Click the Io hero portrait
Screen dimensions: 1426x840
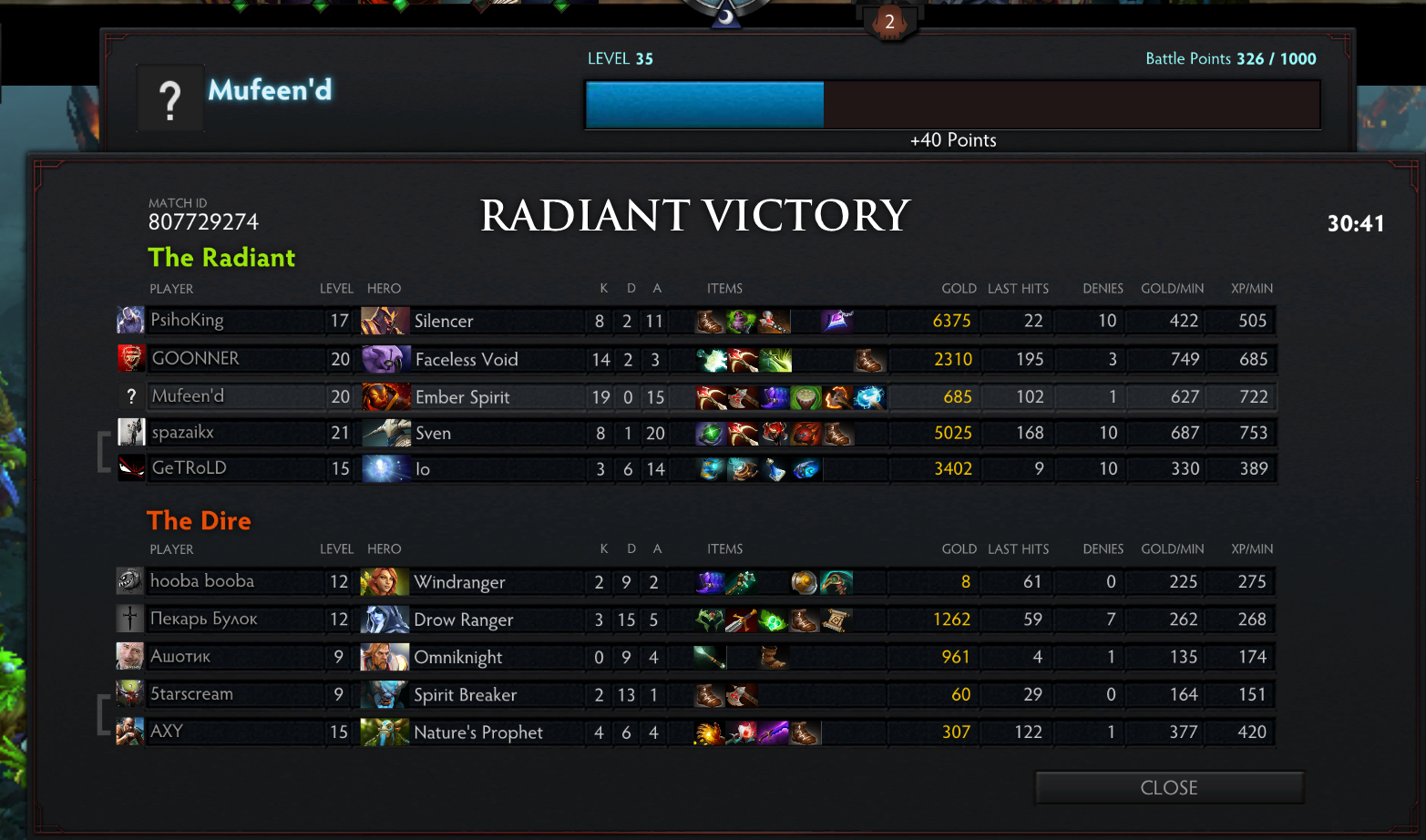pos(385,469)
